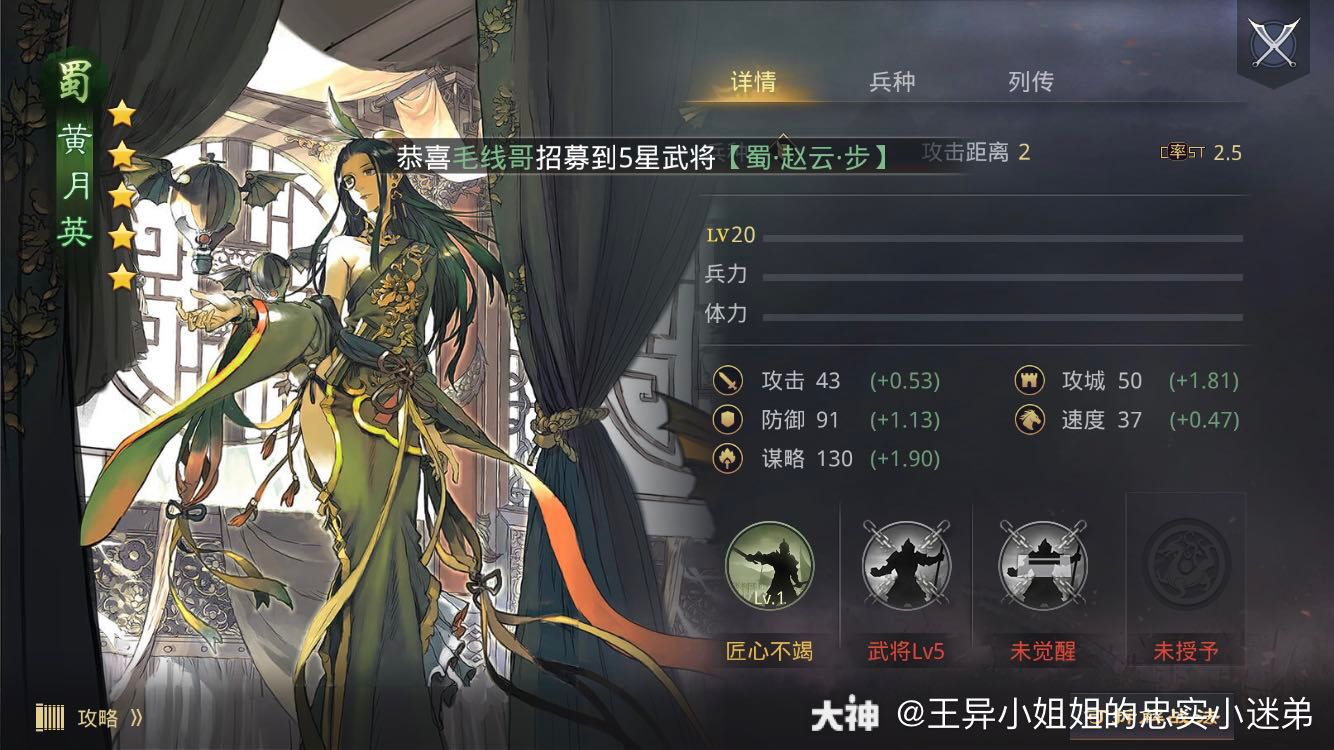Open the battle crossed-swords icon
This screenshot has height=750, width=1334.
tap(1272, 42)
